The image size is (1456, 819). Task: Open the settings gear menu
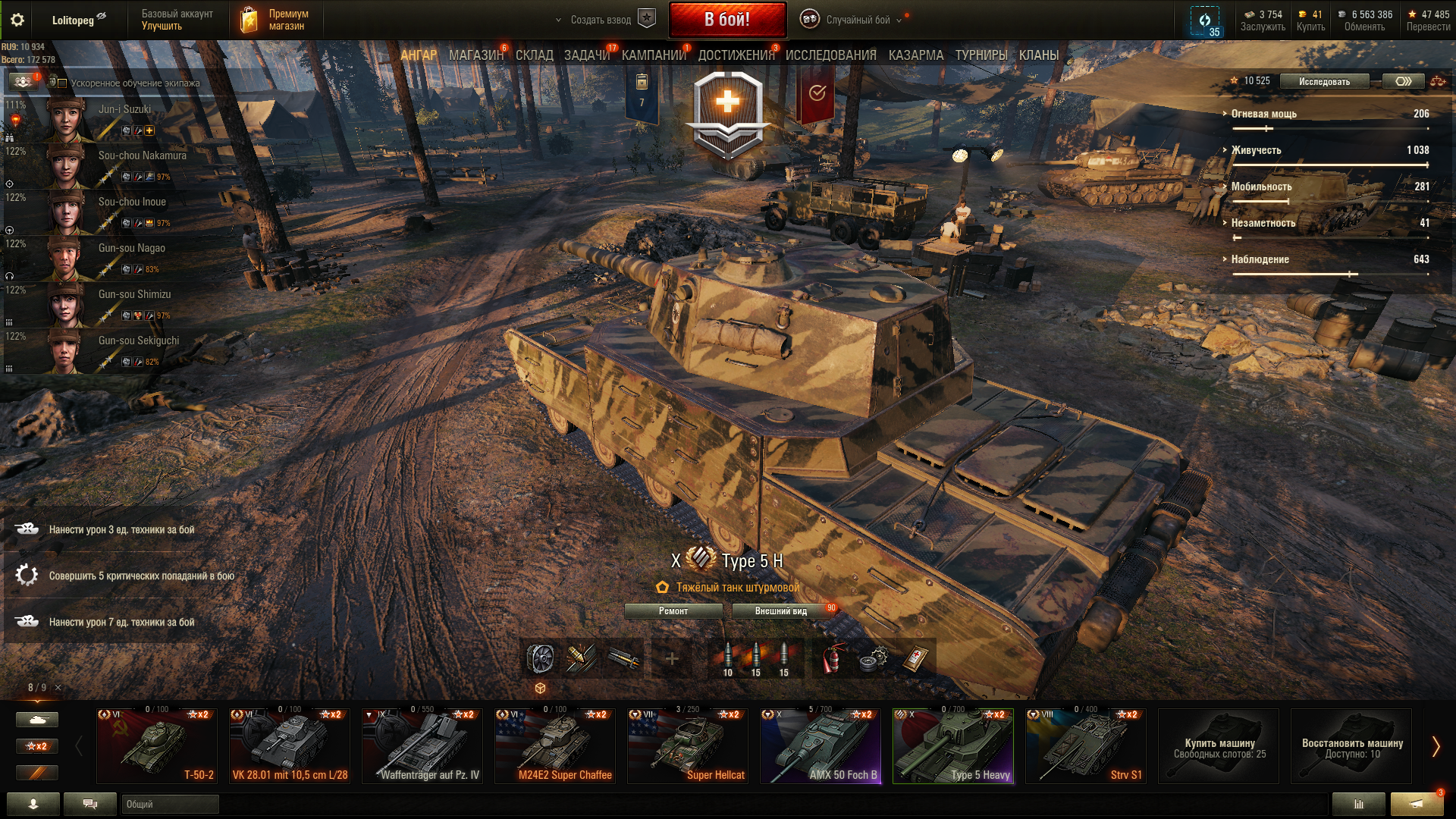pyautogui.click(x=17, y=20)
